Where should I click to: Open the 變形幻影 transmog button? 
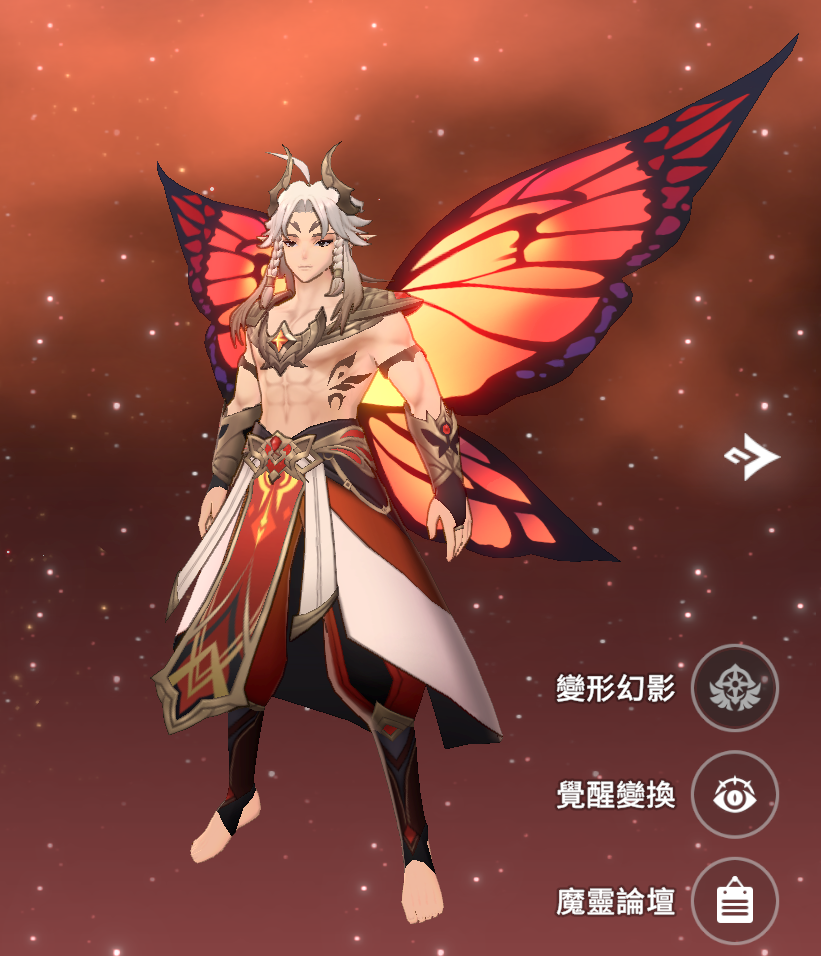tap(735, 688)
